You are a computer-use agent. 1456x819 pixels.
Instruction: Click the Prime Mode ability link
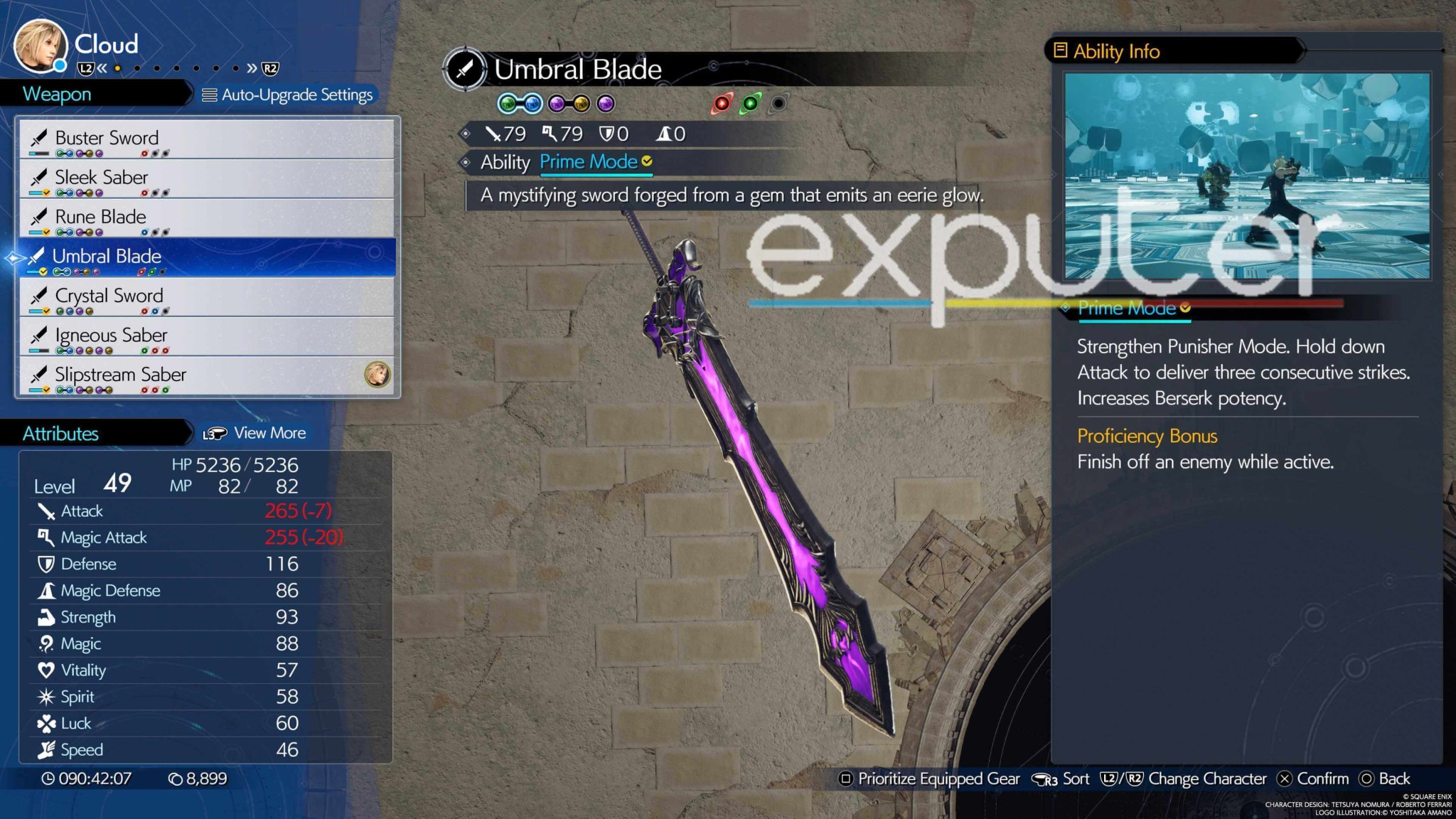tap(589, 162)
